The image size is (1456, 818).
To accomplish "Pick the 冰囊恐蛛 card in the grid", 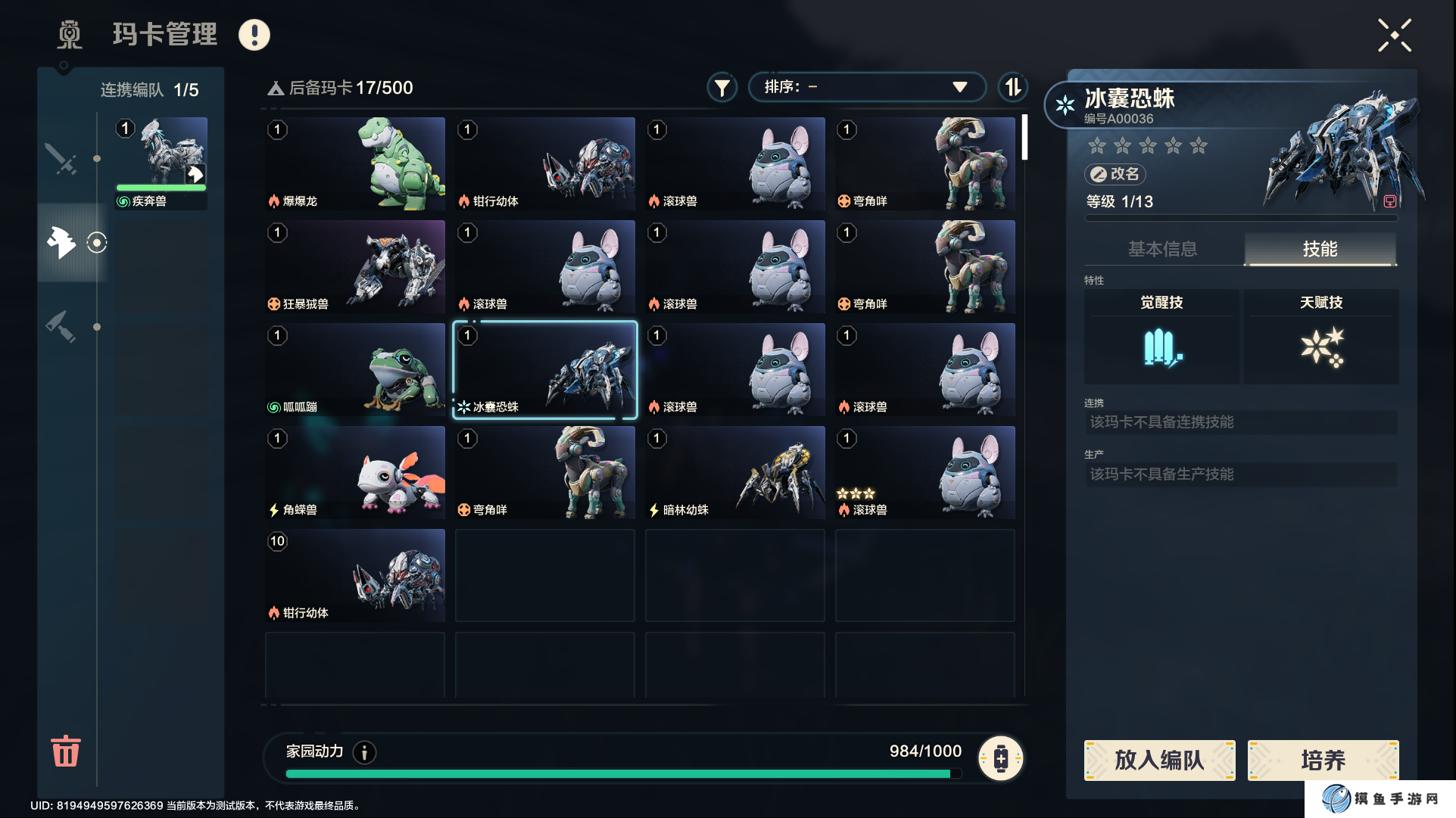I will tap(545, 369).
